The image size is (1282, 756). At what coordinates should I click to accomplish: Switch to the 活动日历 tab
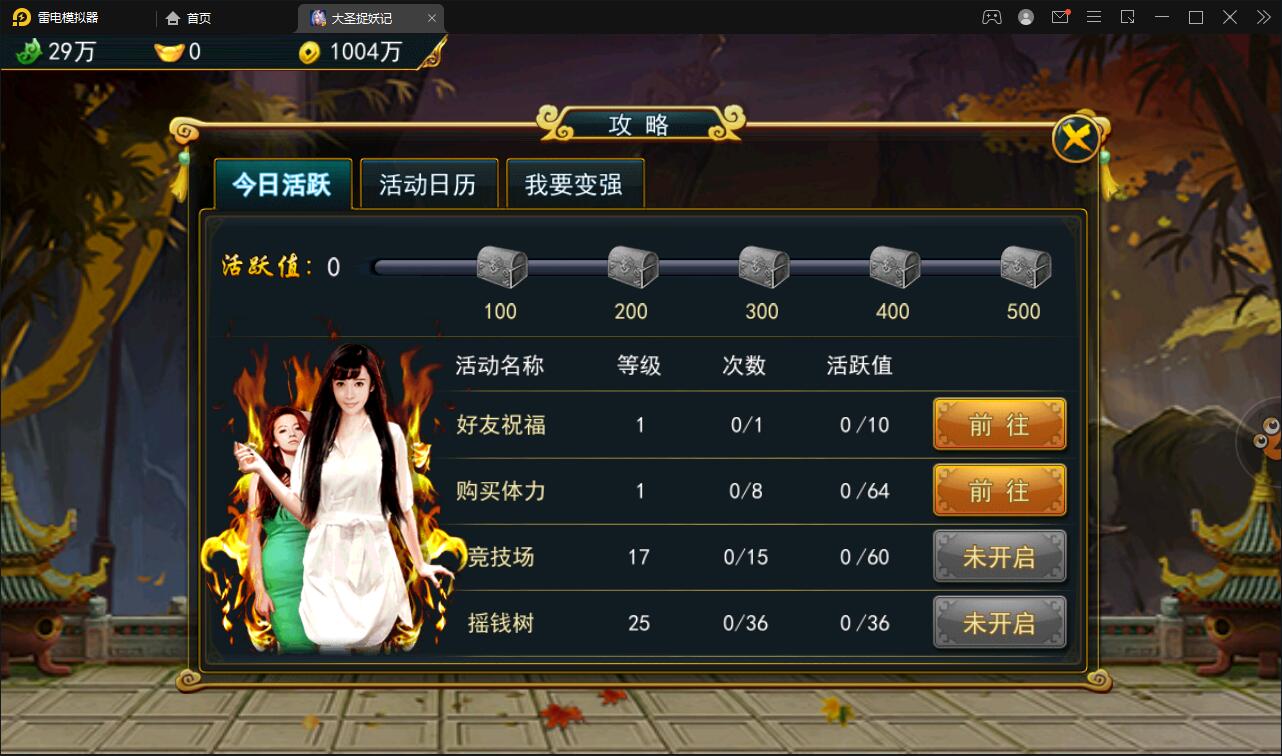click(428, 184)
